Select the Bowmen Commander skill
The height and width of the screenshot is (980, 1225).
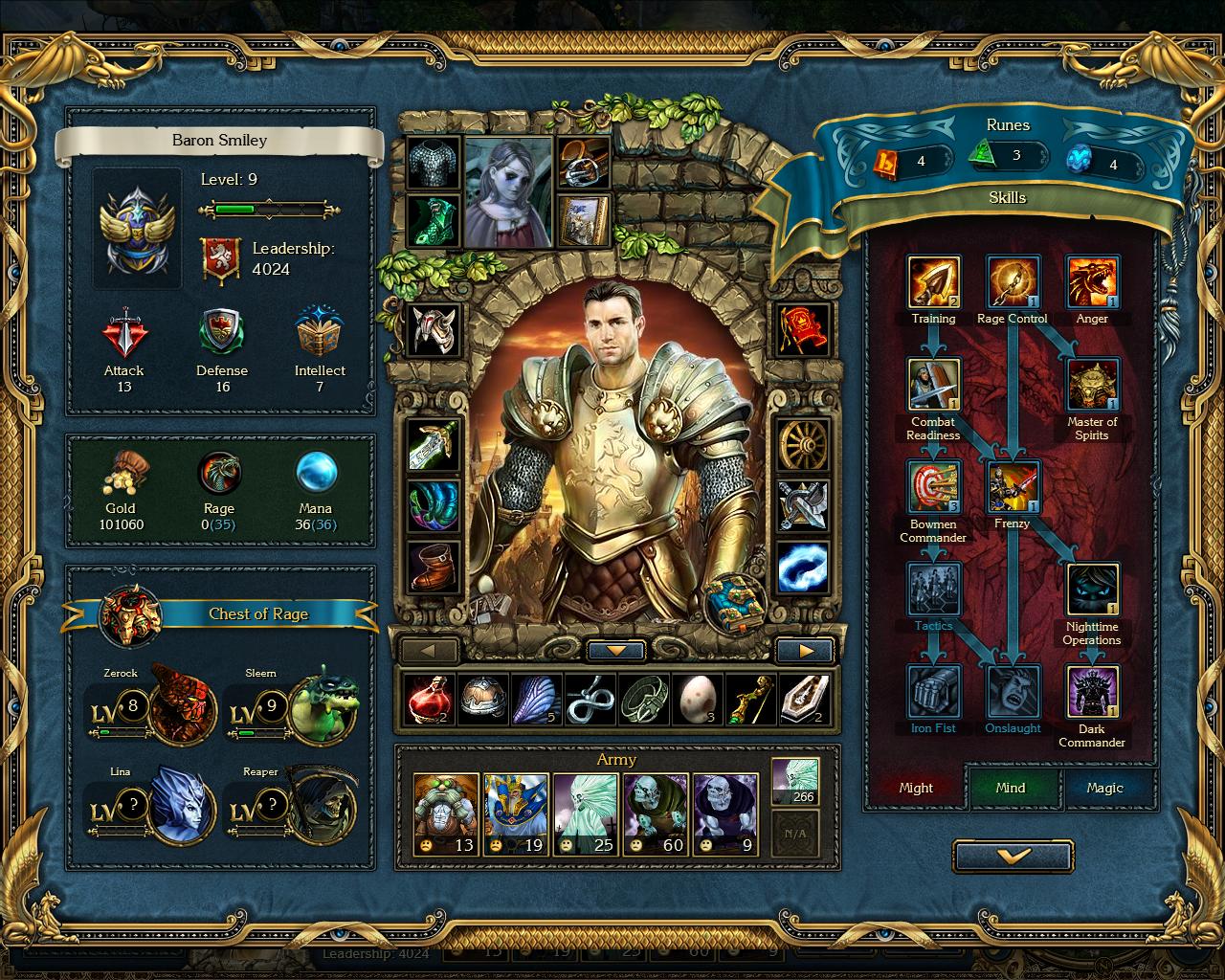(x=933, y=487)
